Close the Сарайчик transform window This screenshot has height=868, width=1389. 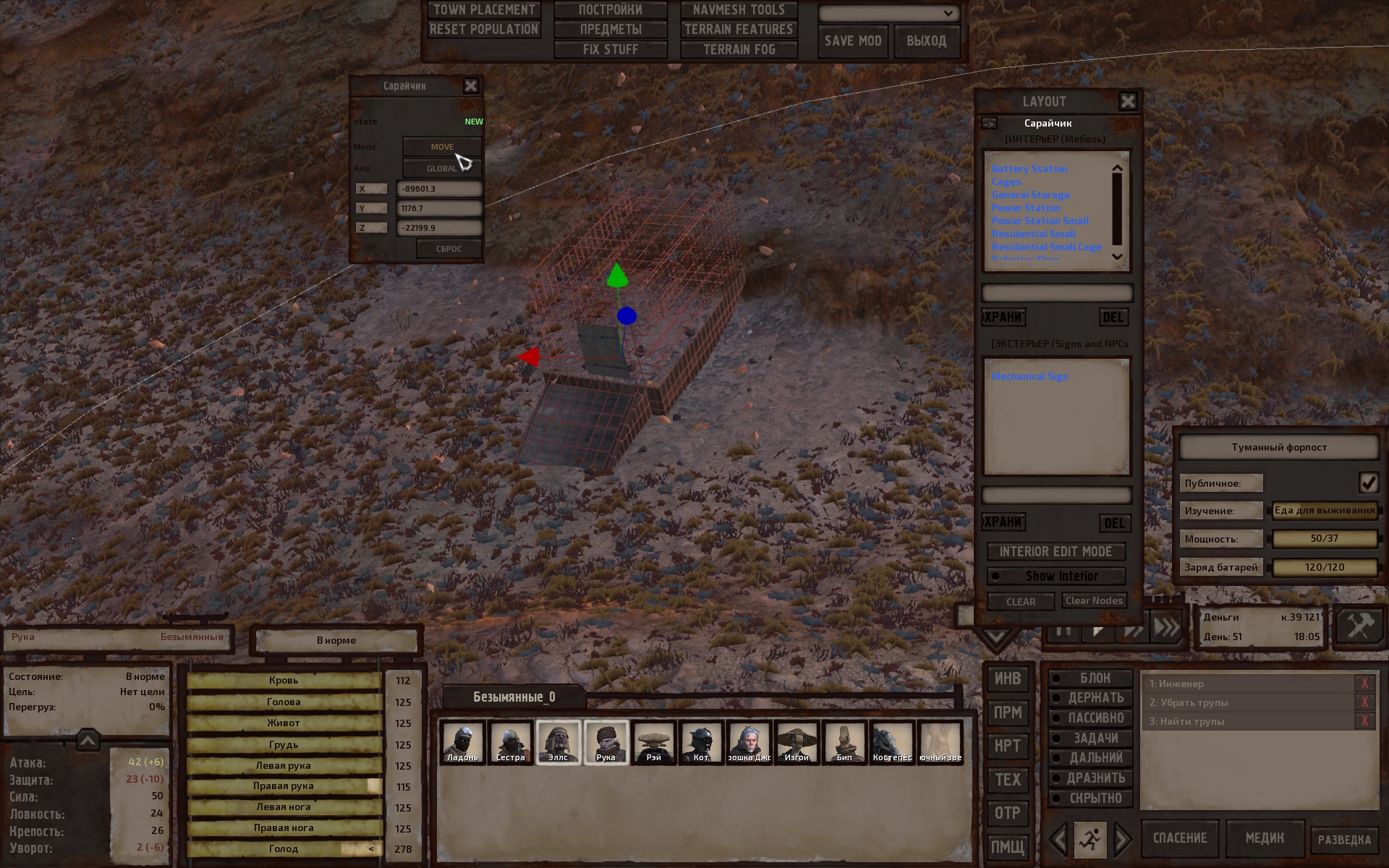coord(471,86)
